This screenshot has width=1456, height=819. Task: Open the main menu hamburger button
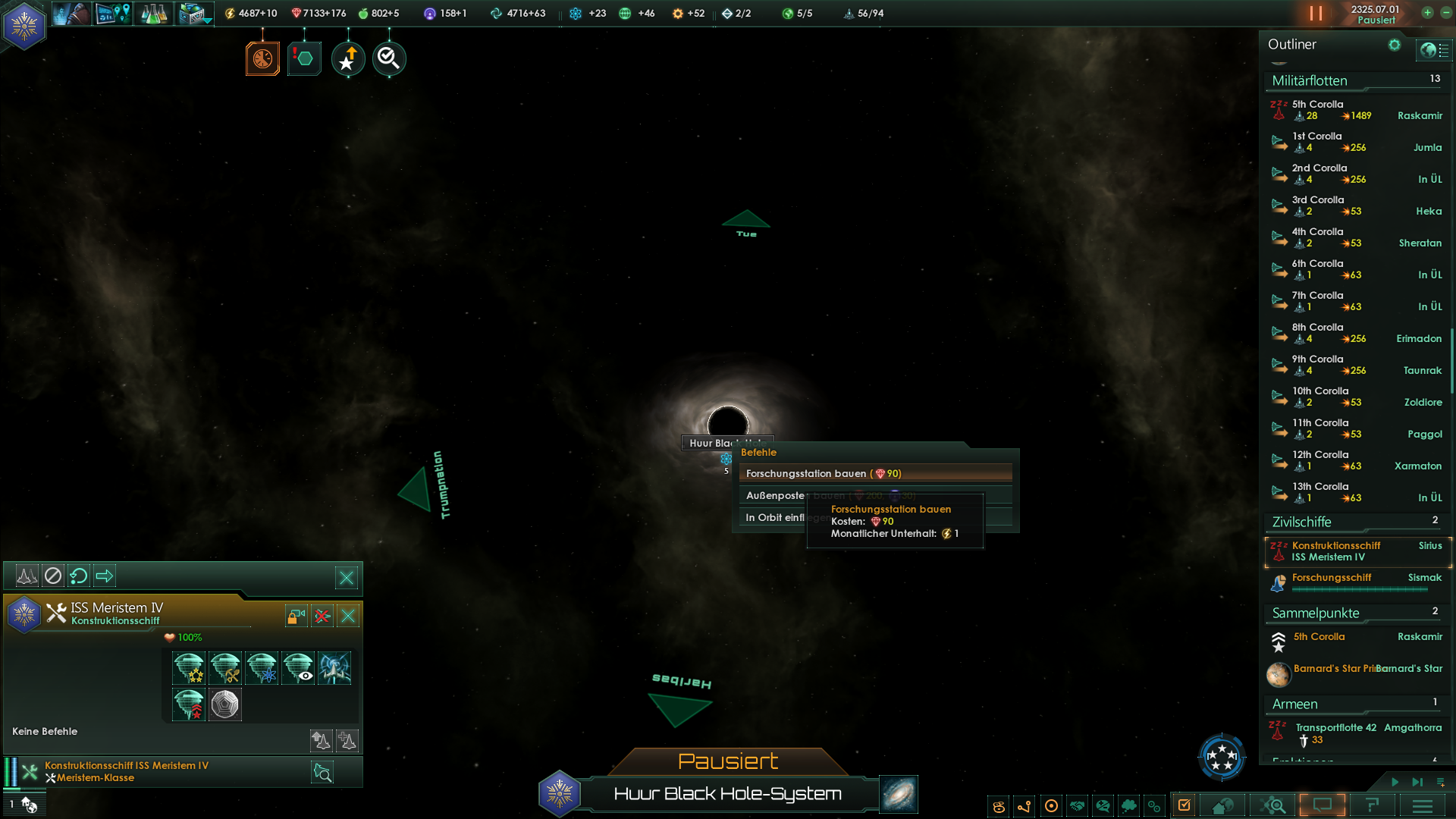point(1423,805)
